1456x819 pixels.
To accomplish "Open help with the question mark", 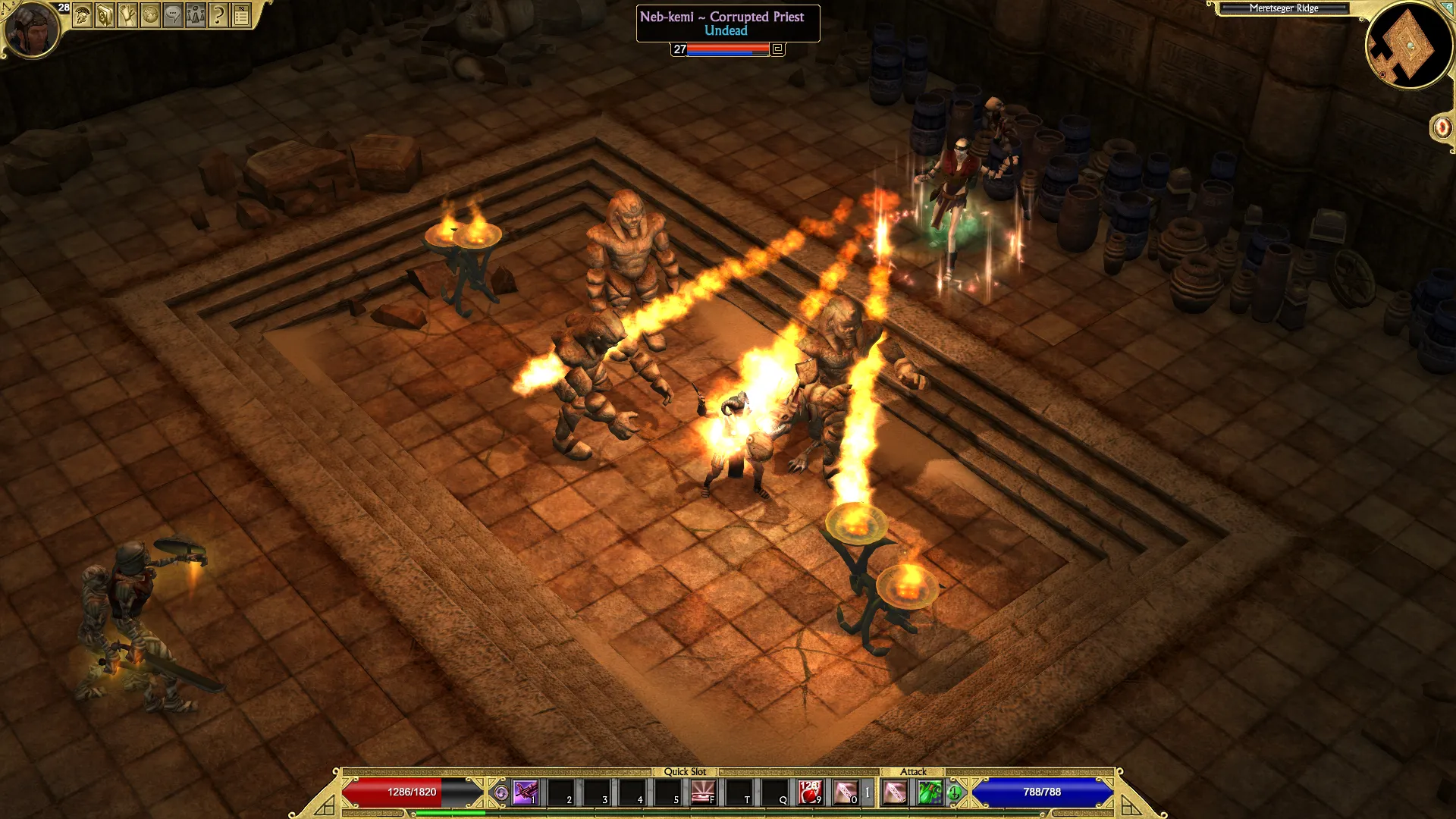I will (x=218, y=14).
